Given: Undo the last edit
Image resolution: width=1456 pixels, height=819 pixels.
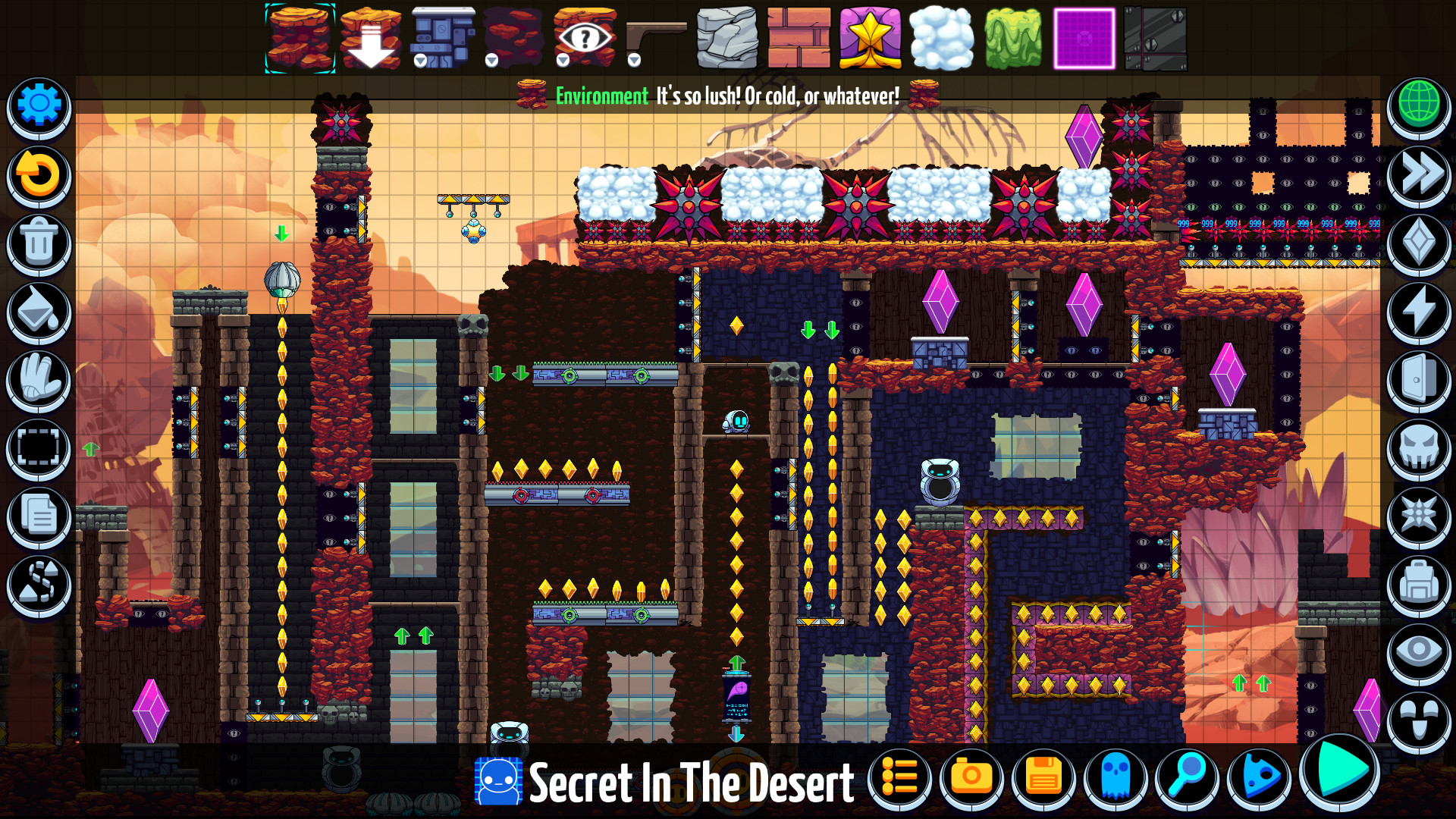Looking at the screenshot, I should [x=38, y=174].
